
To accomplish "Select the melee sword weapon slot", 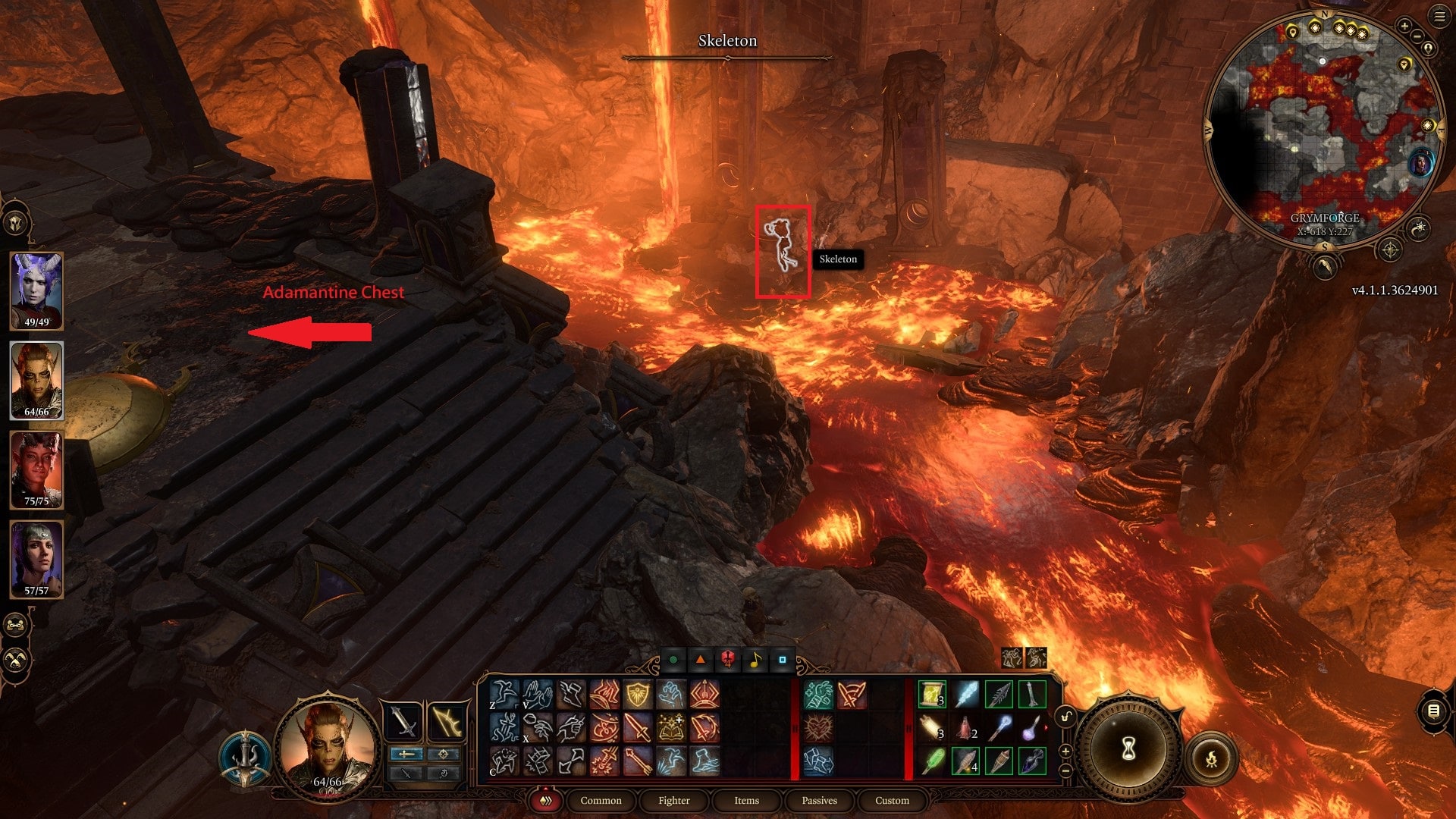I will coord(404,723).
